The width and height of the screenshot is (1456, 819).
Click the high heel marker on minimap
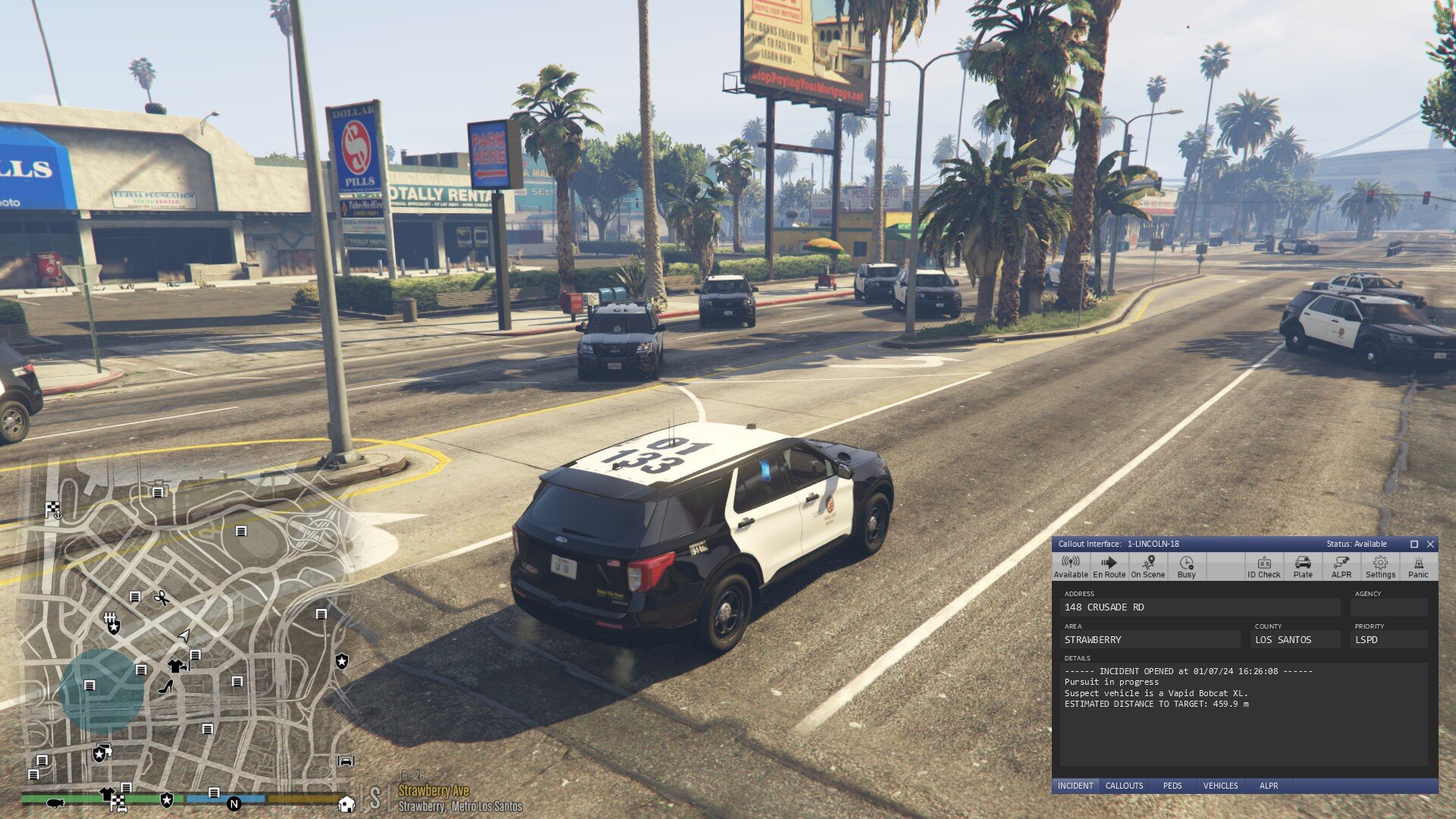166,687
